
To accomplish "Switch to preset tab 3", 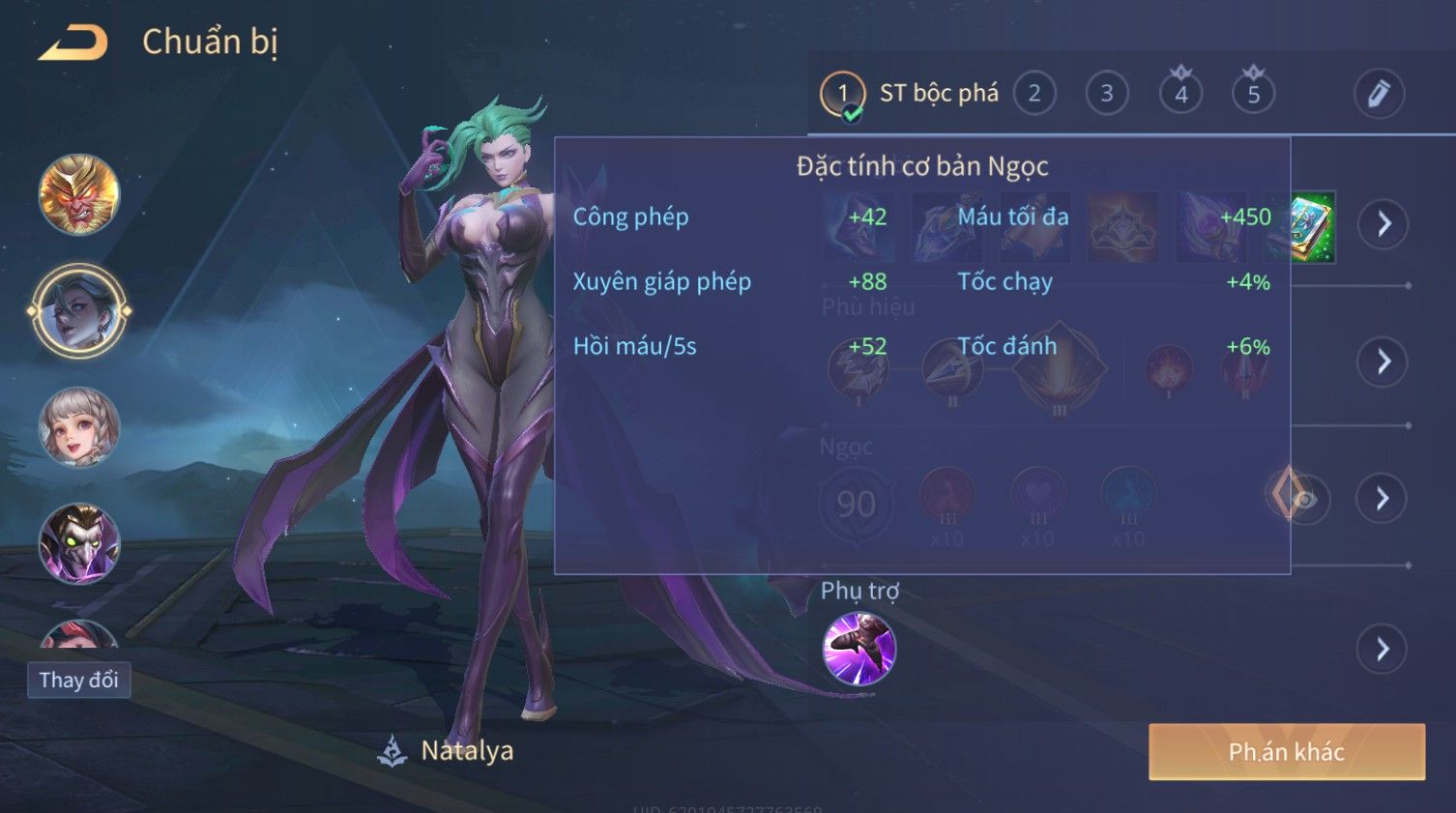I will pyautogui.click(x=1107, y=94).
